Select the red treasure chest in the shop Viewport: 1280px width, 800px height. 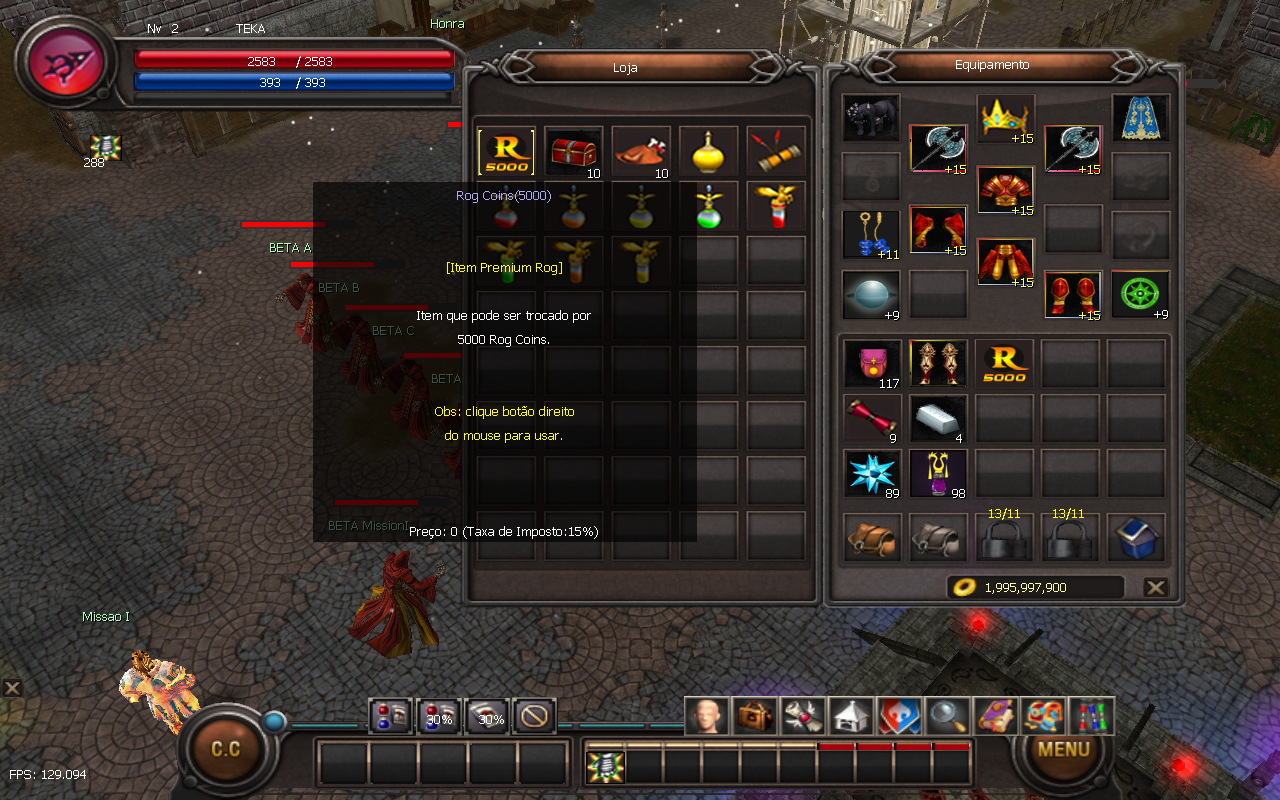pyautogui.click(x=574, y=152)
